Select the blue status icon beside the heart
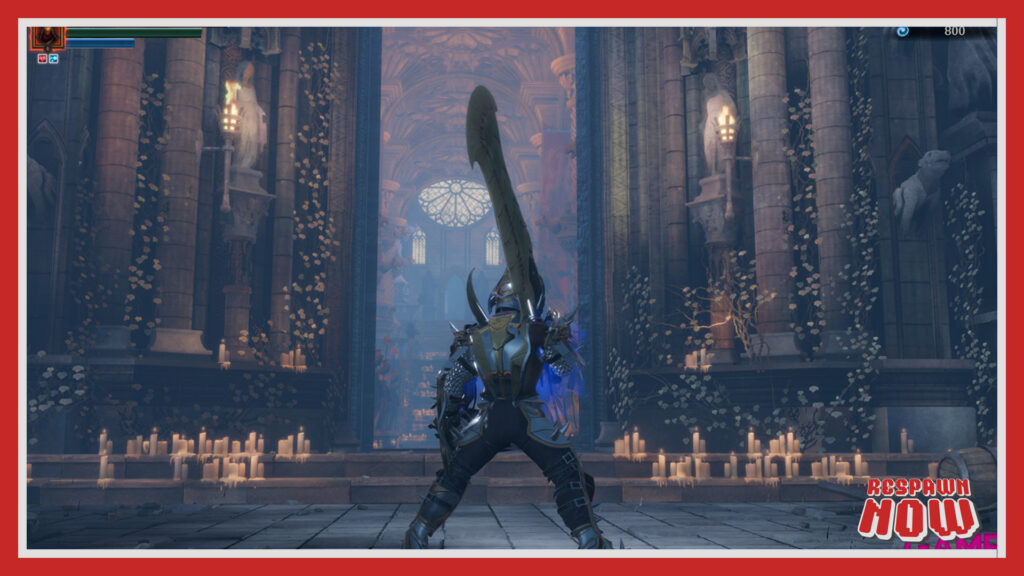This screenshot has height=576, width=1024. click(53, 59)
